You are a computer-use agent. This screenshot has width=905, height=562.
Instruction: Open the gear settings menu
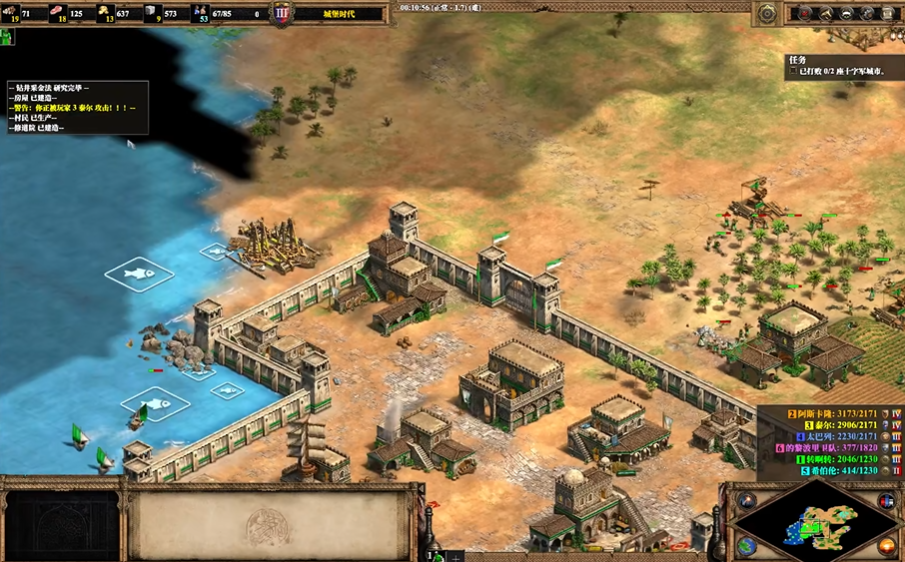768,14
